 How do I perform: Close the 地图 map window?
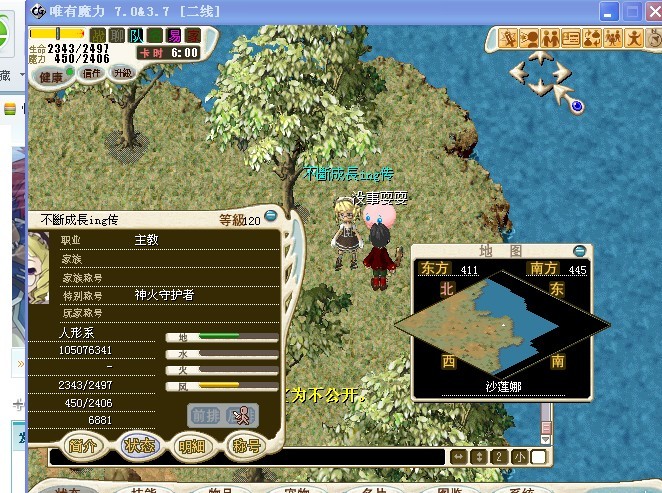[x=580, y=250]
